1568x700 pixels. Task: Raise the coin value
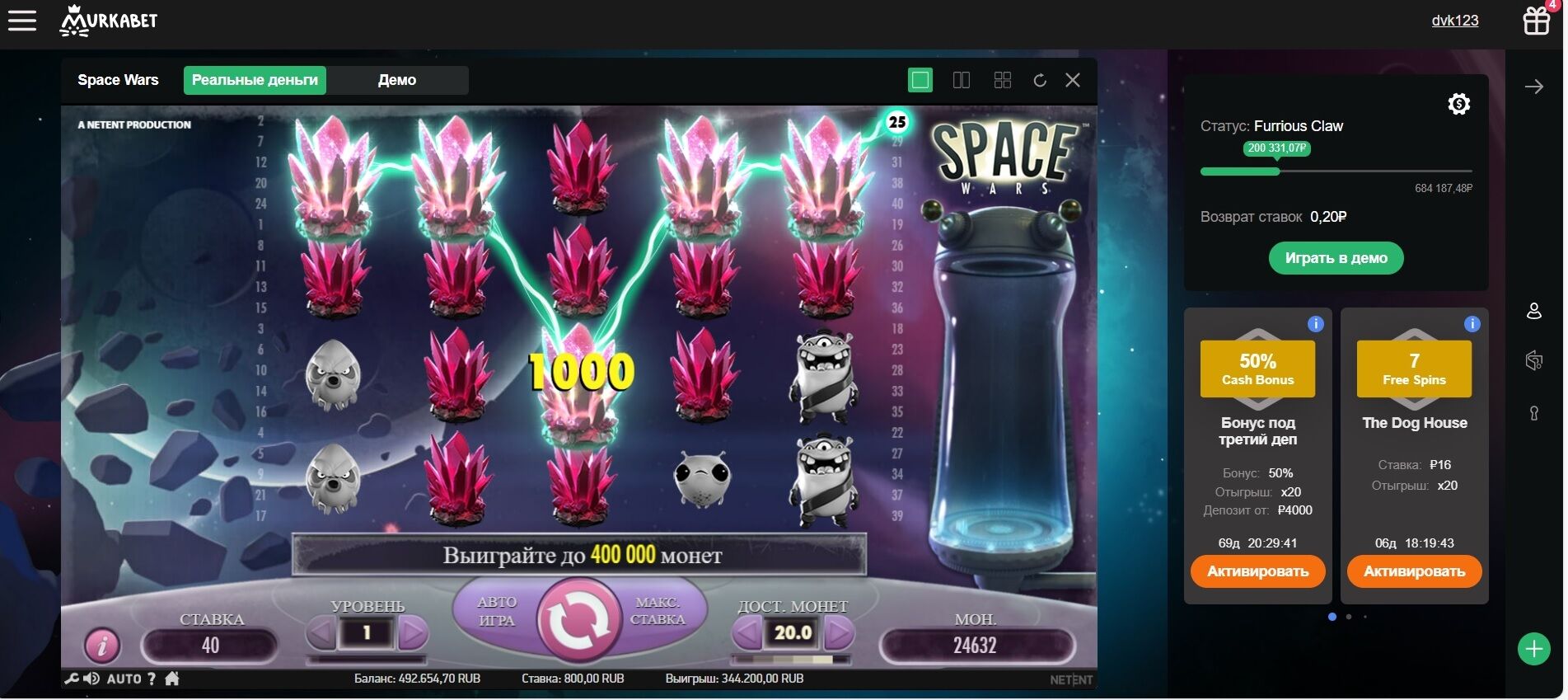[838, 633]
